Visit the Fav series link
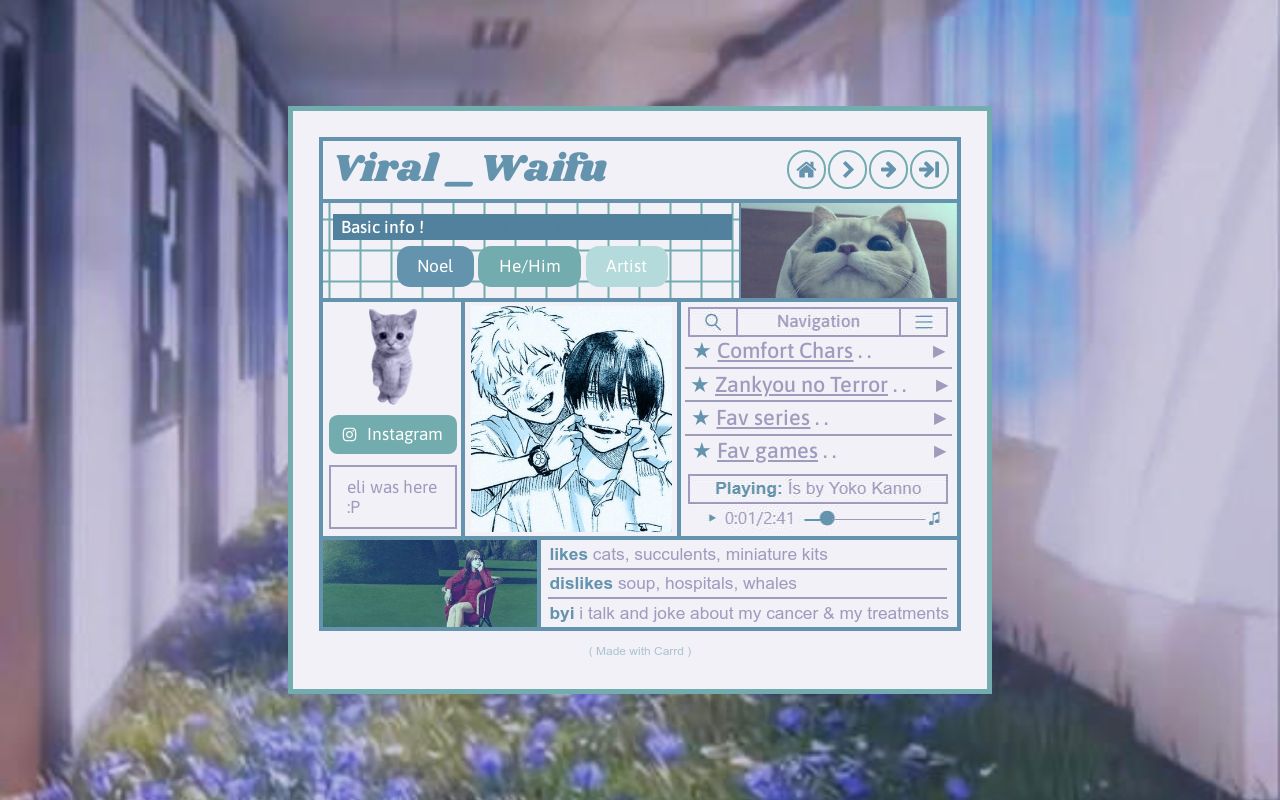1280x800 pixels. (x=762, y=418)
